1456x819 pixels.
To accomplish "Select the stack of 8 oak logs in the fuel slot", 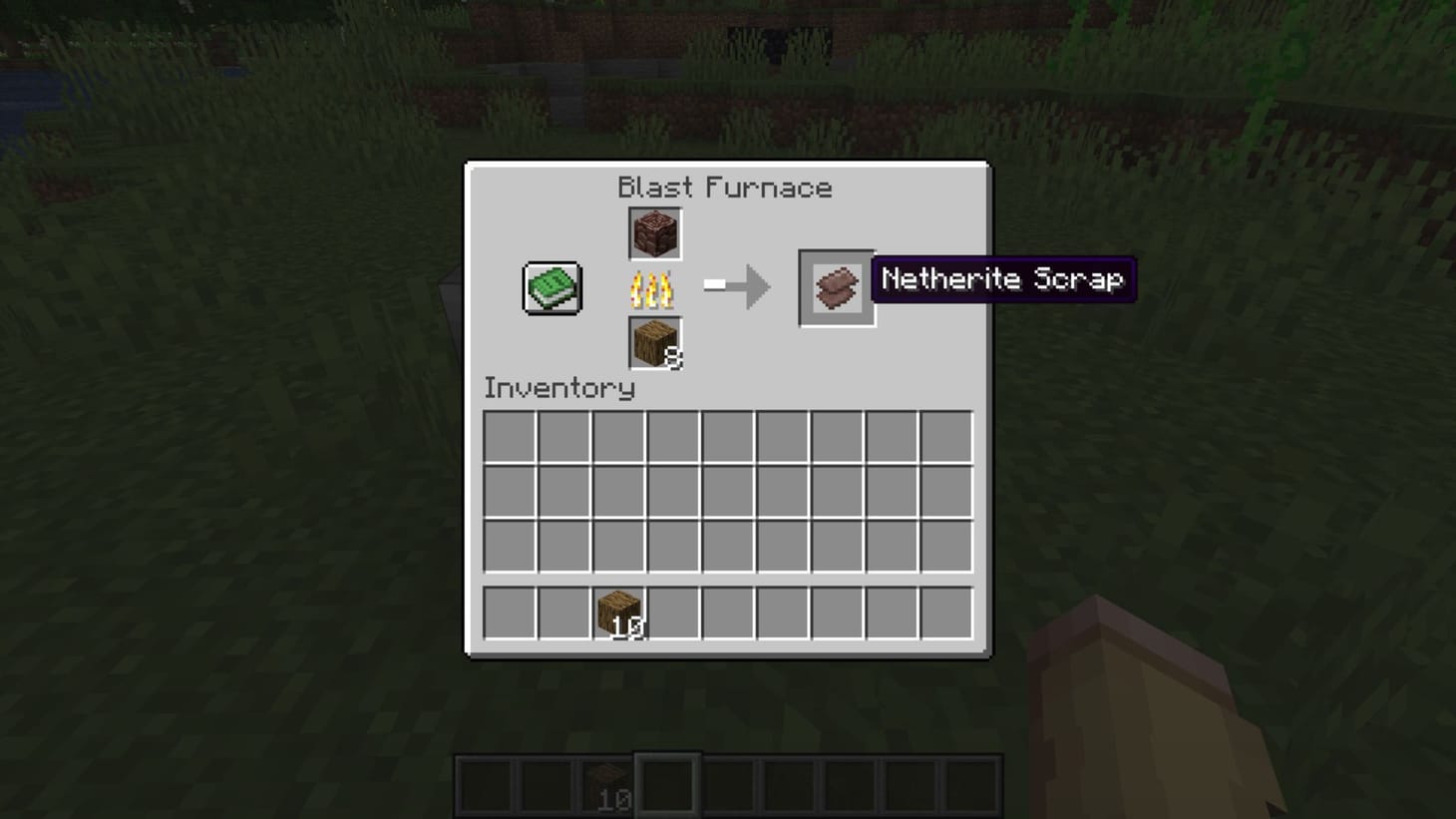I will [653, 342].
